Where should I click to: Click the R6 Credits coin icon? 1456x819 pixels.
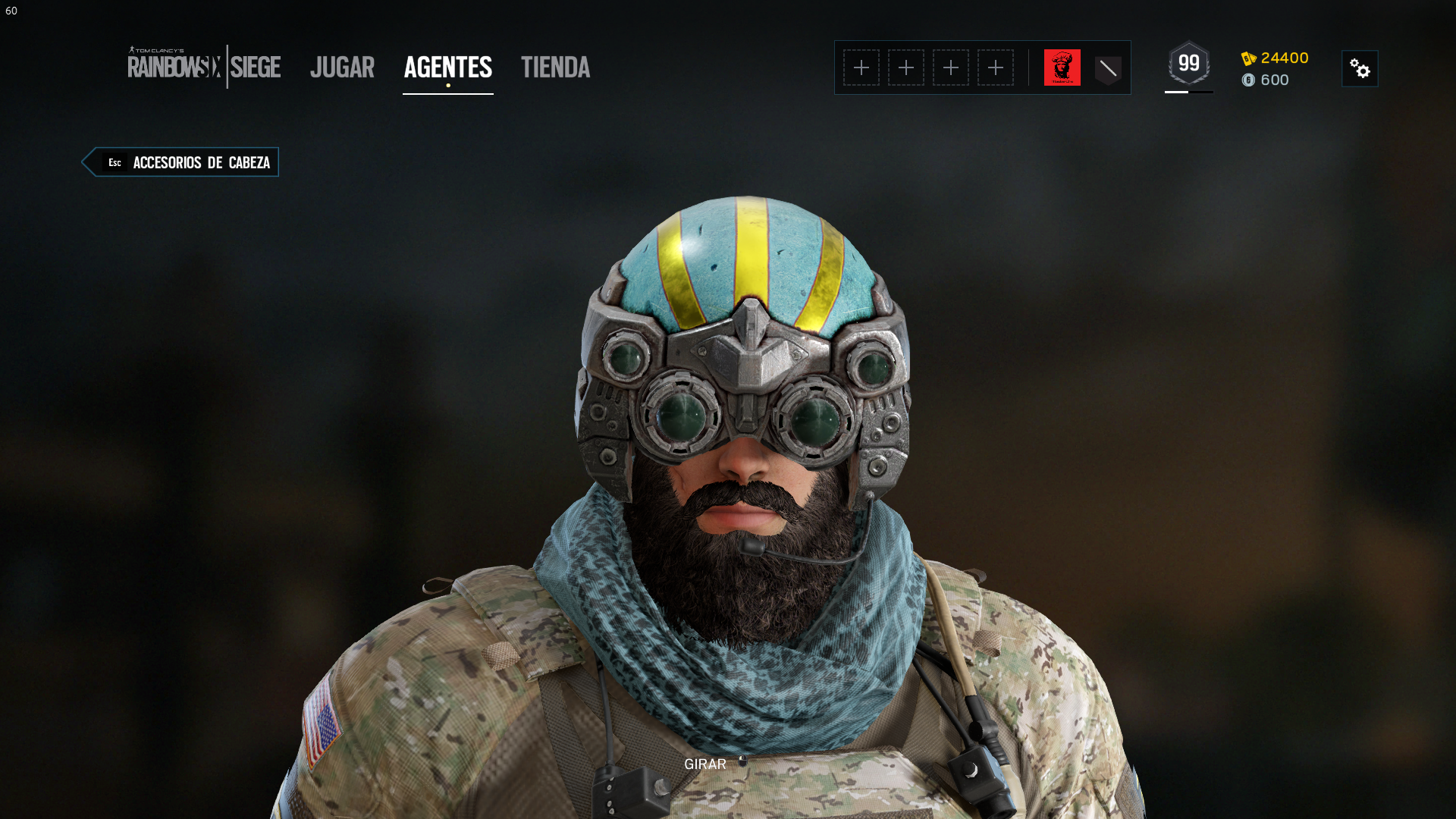[x=1250, y=80]
